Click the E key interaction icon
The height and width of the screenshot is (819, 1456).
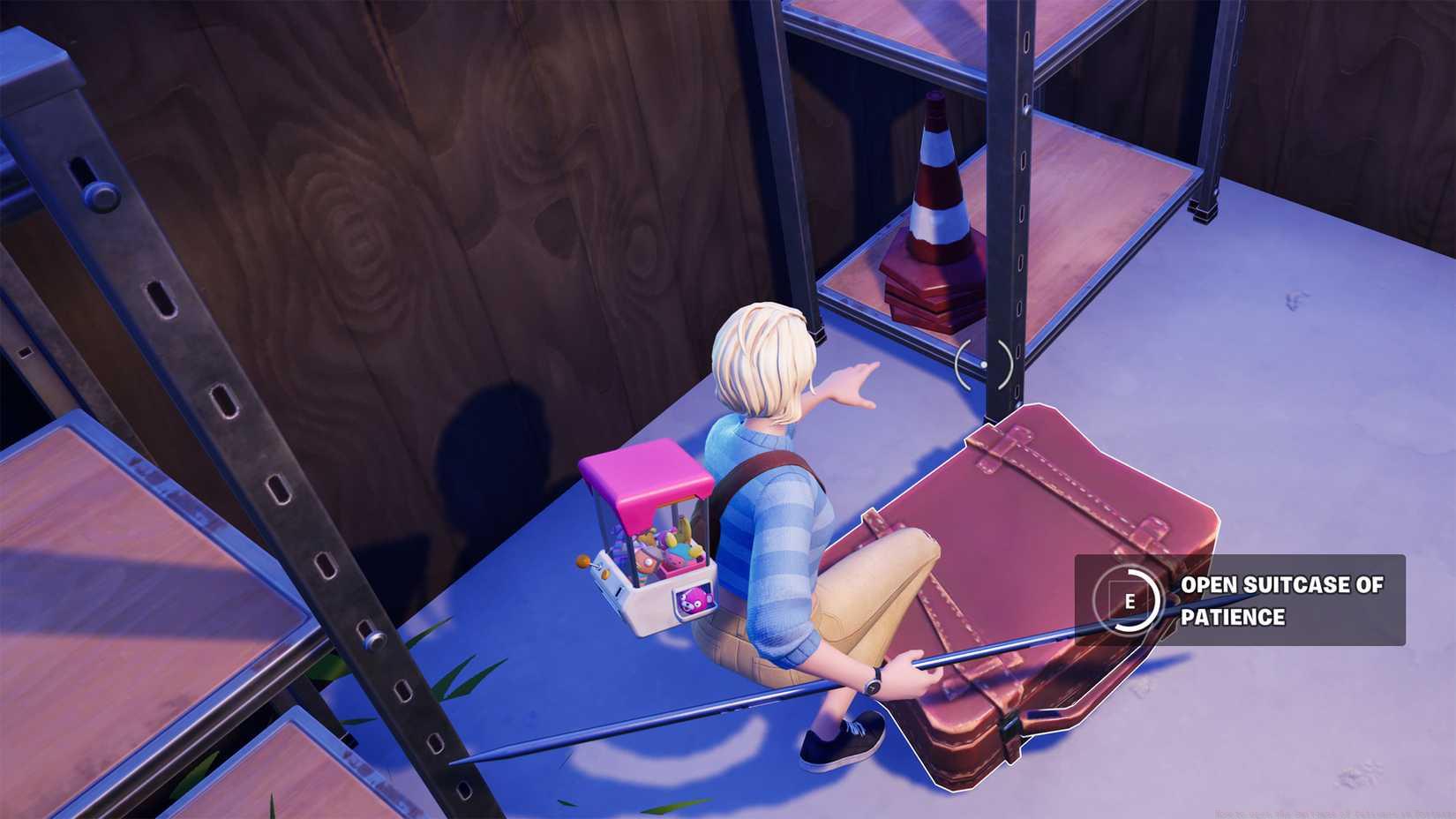1132,601
